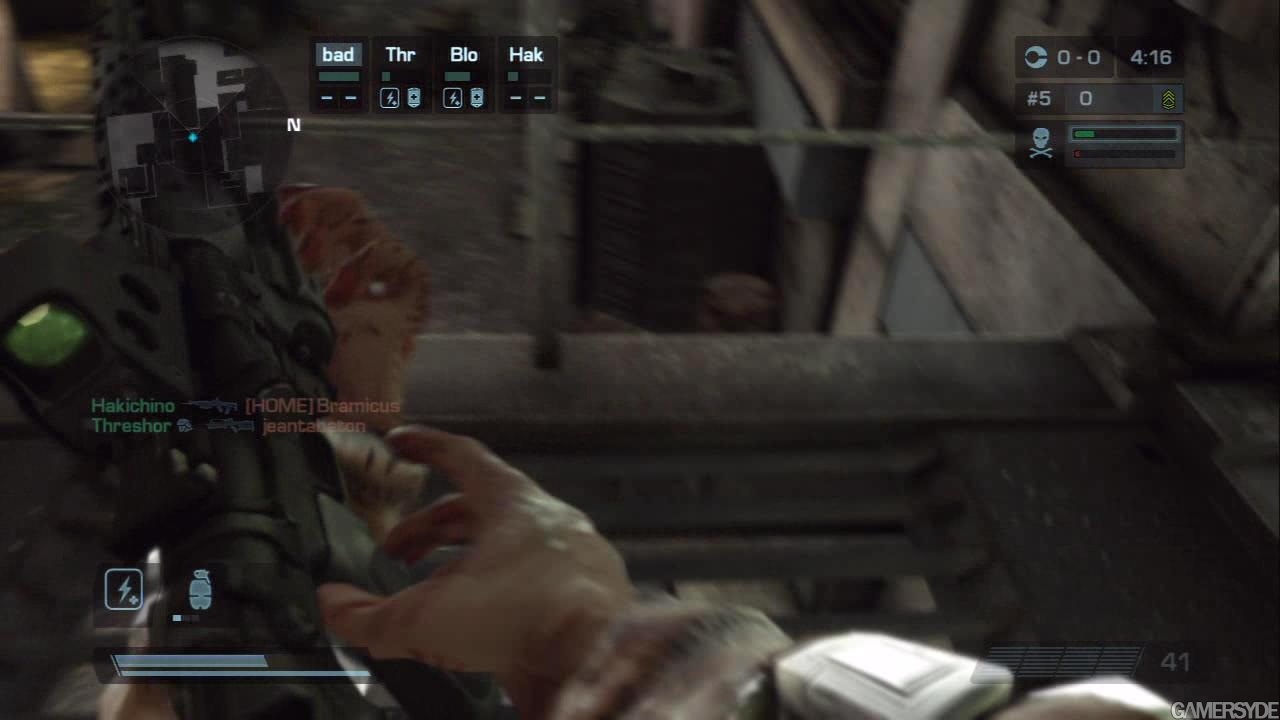Click the faction emblem beside the 0-0 score
Viewport: 1280px width, 720px height.
click(1035, 58)
